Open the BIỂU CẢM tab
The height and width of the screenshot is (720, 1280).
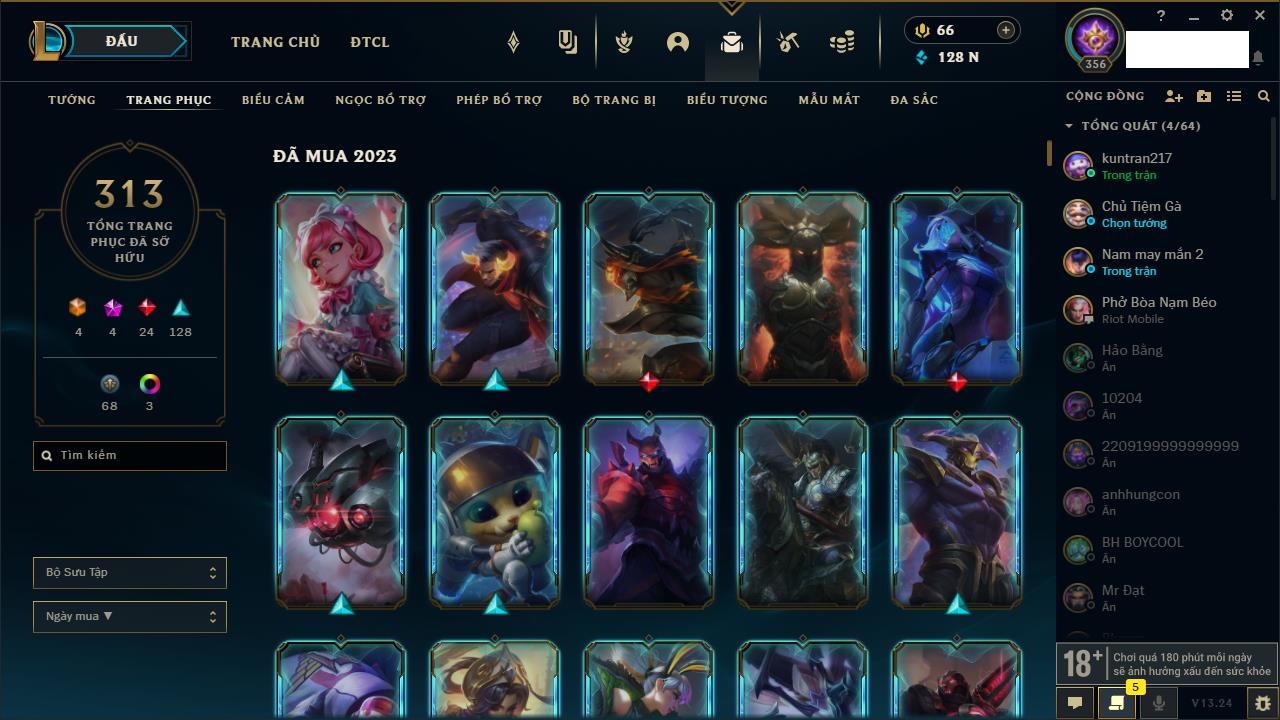coord(273,100)
